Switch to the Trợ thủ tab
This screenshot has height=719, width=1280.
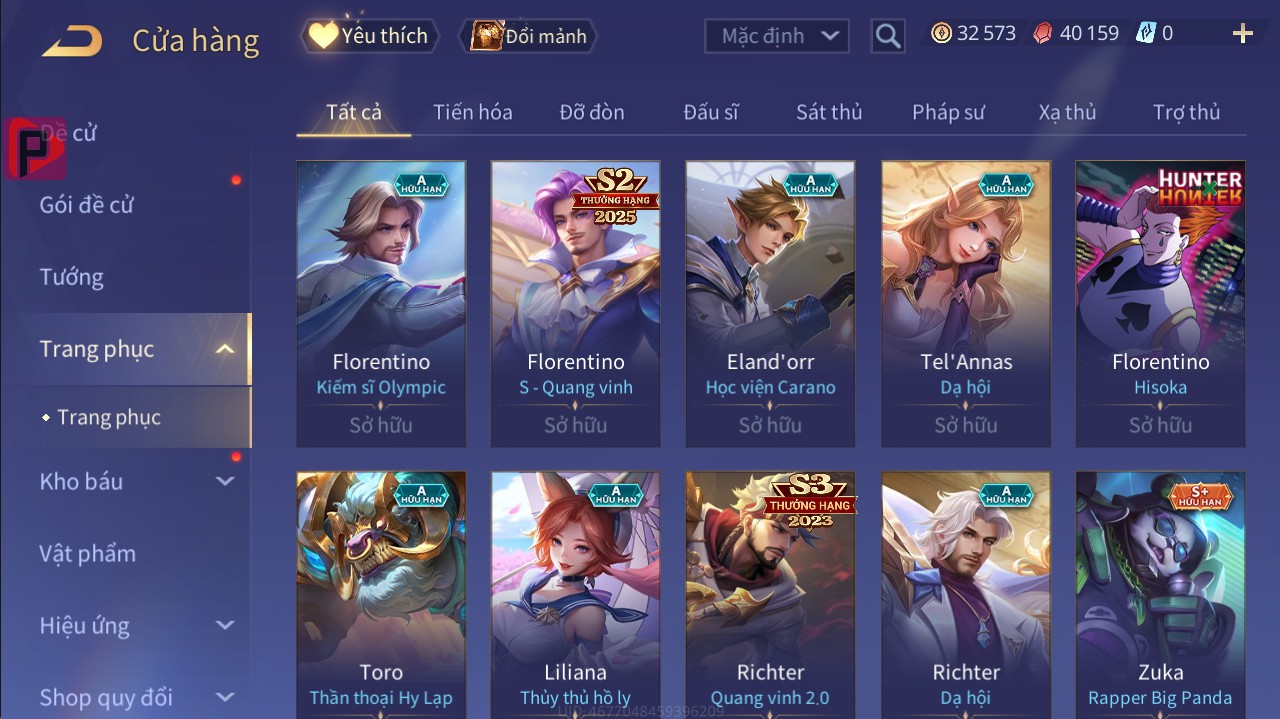pos(1186,112)
